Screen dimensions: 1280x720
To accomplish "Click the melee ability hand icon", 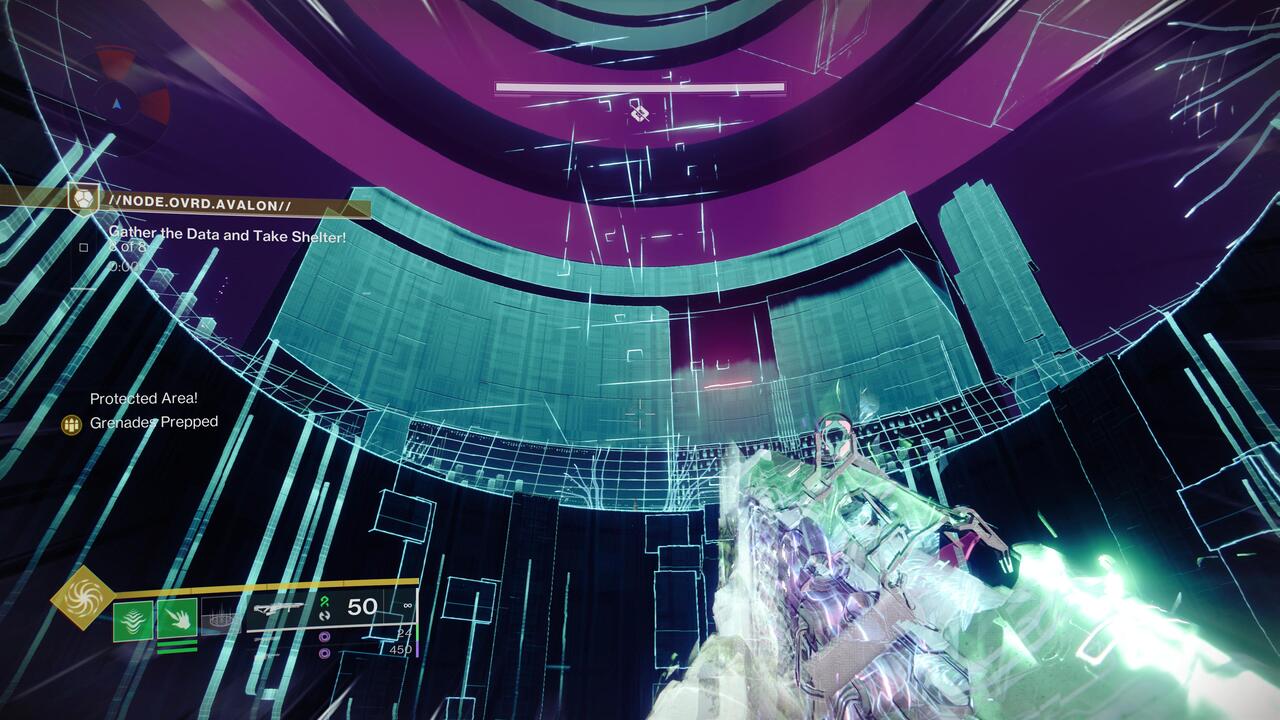I will (x=178, y=619).
